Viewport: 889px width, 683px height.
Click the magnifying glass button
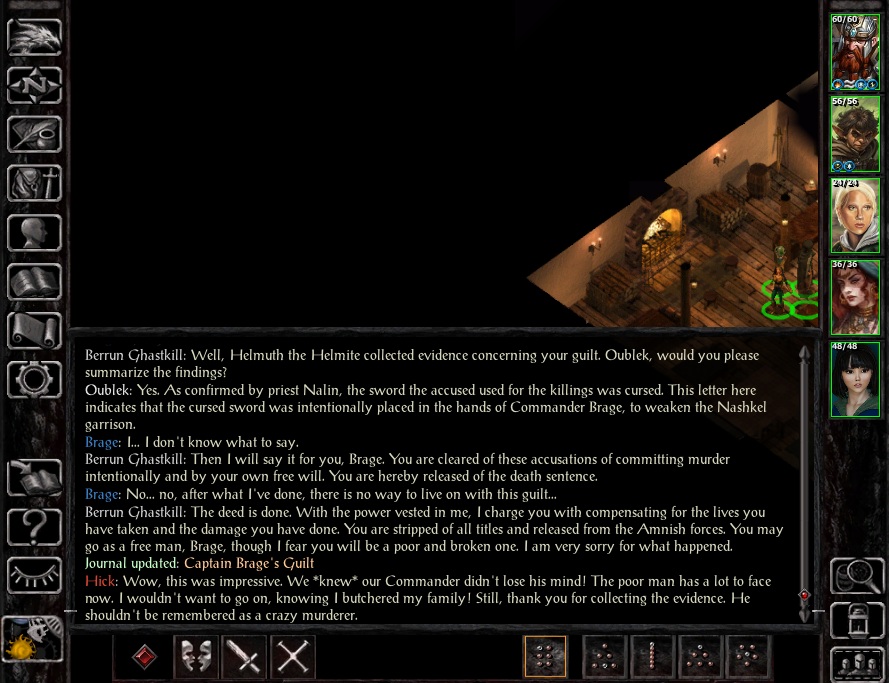point(856,576)
